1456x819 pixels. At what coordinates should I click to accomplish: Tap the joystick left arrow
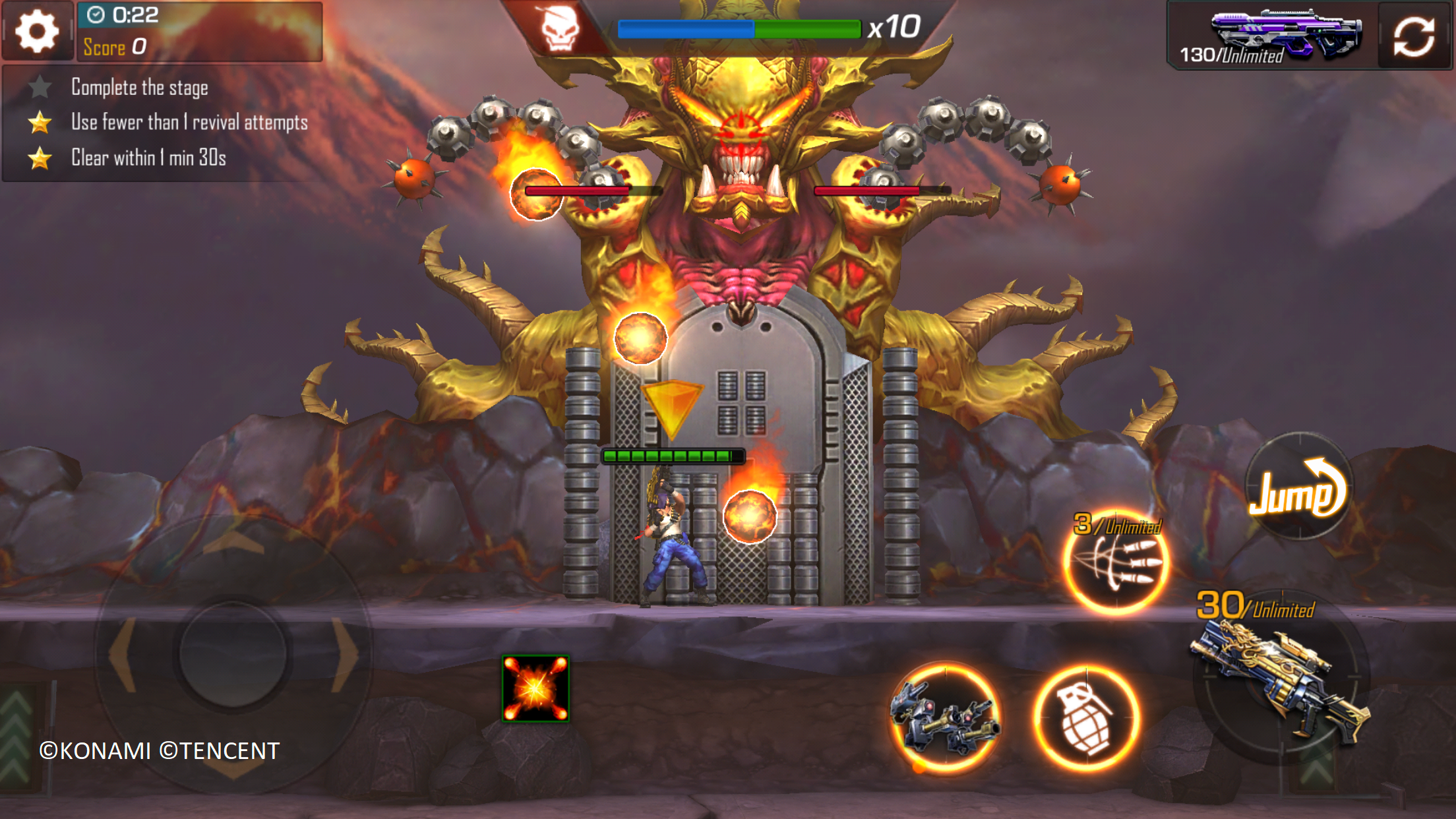pyautogui.click(x=123, y=654)
